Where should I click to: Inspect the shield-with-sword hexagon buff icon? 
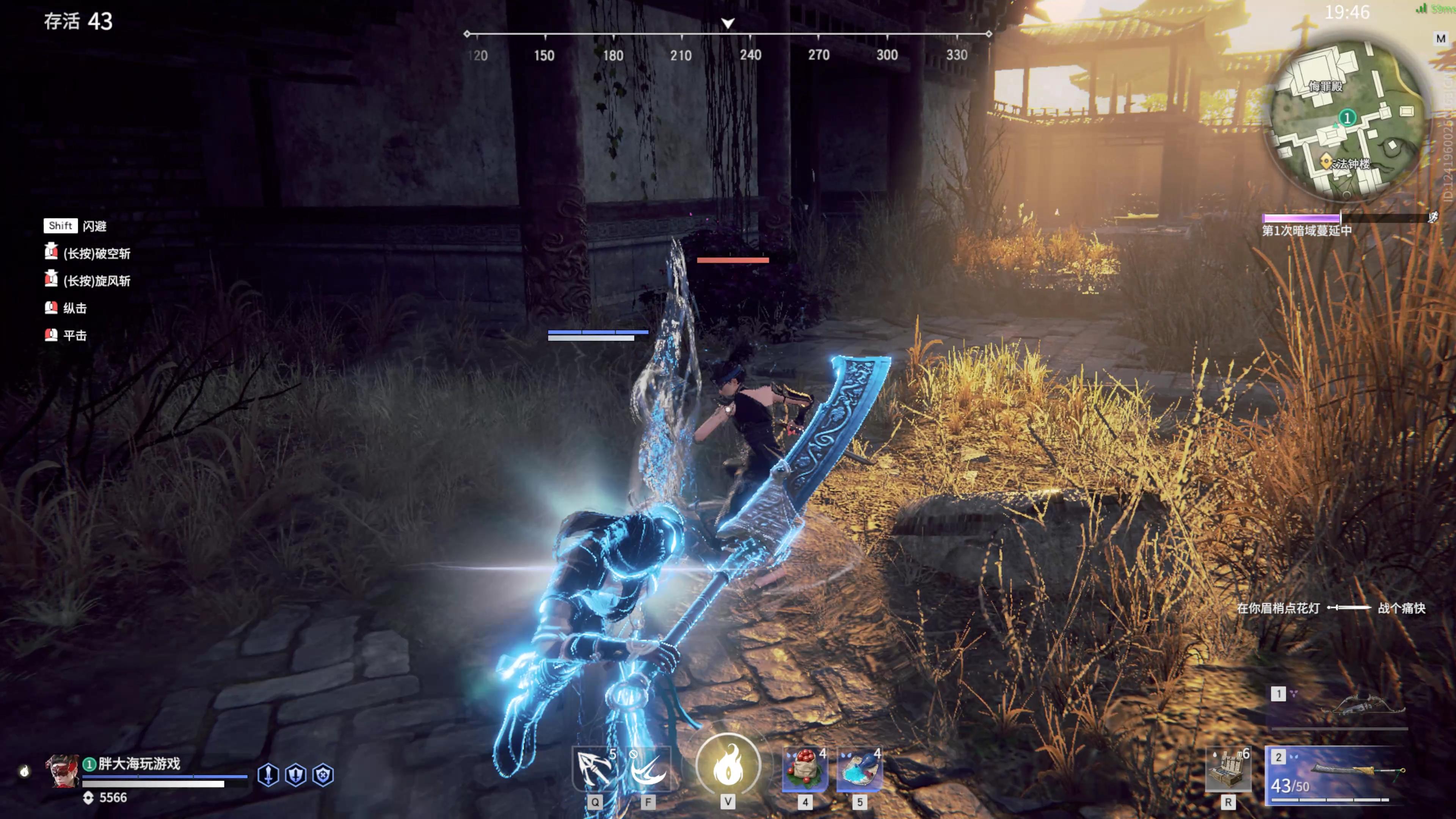296,774
